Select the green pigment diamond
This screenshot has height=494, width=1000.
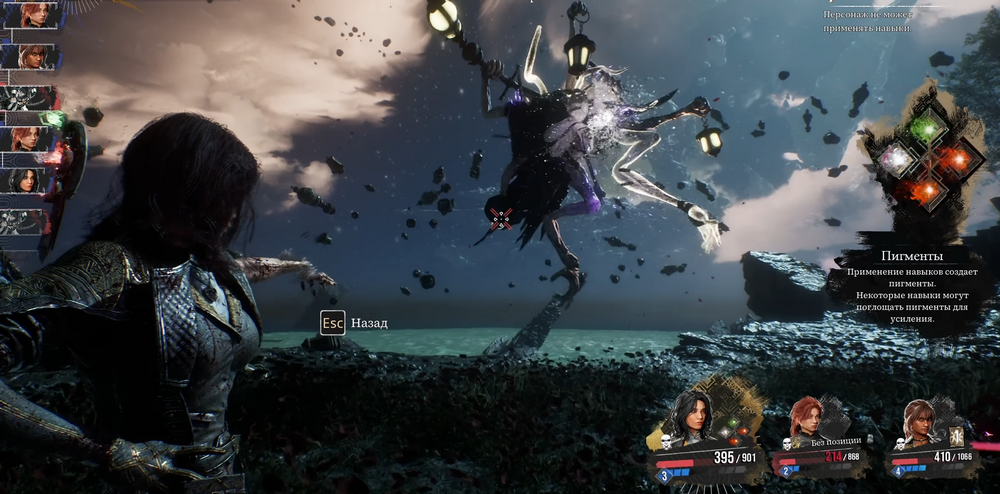point(927,127)
